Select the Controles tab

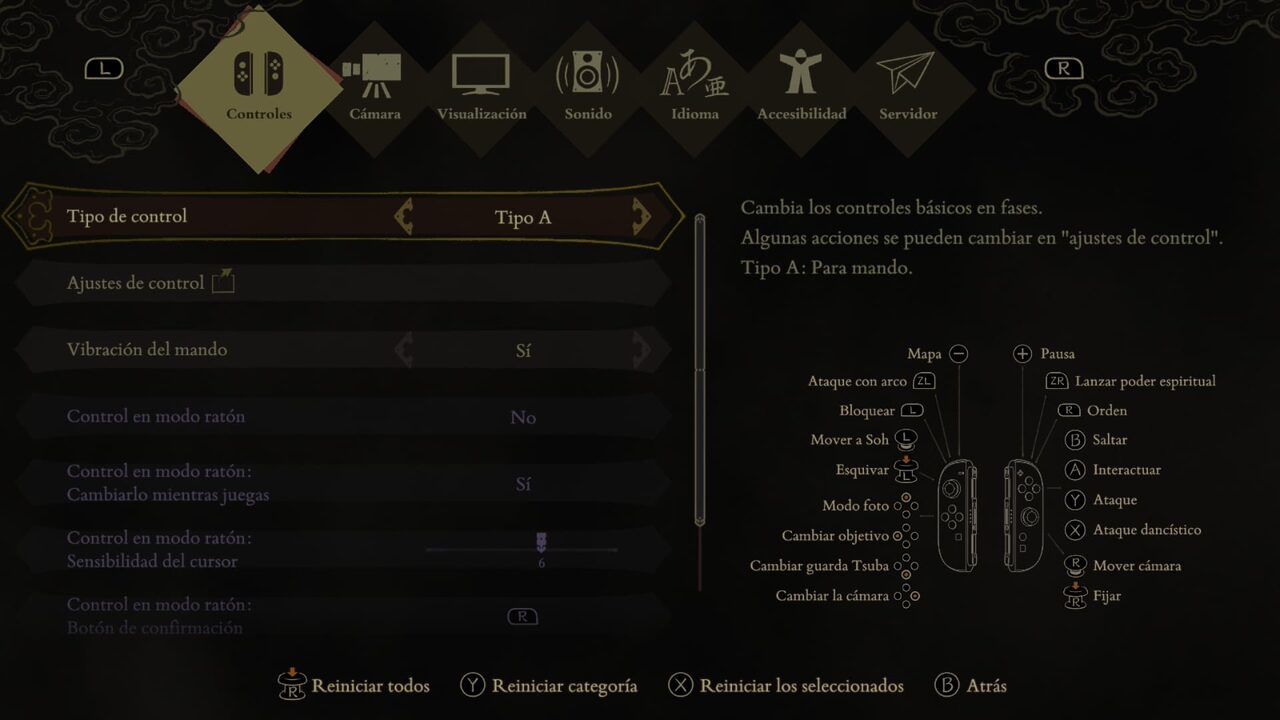pyautogui.click(x=259, y=88)
